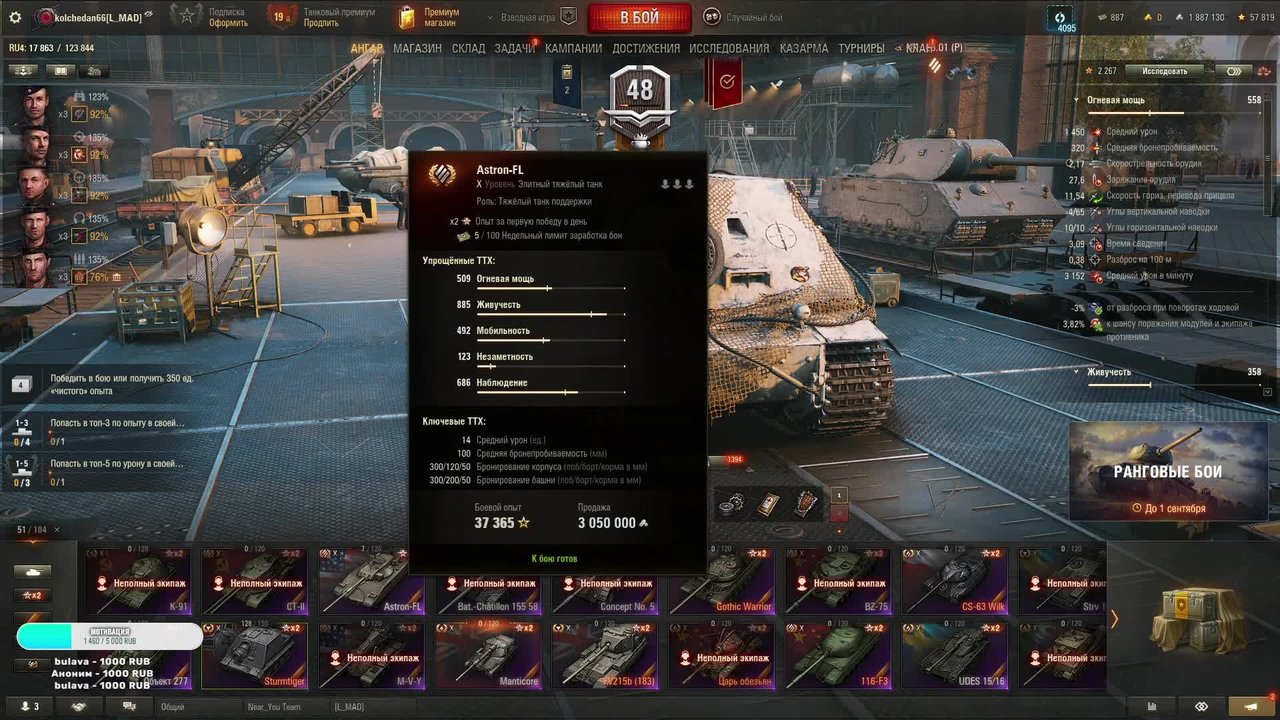Image resolution: width=1280 pixels, height=720 pixels.
Task: Switch to the СКЛАД tab
Action: pos(468,48)
